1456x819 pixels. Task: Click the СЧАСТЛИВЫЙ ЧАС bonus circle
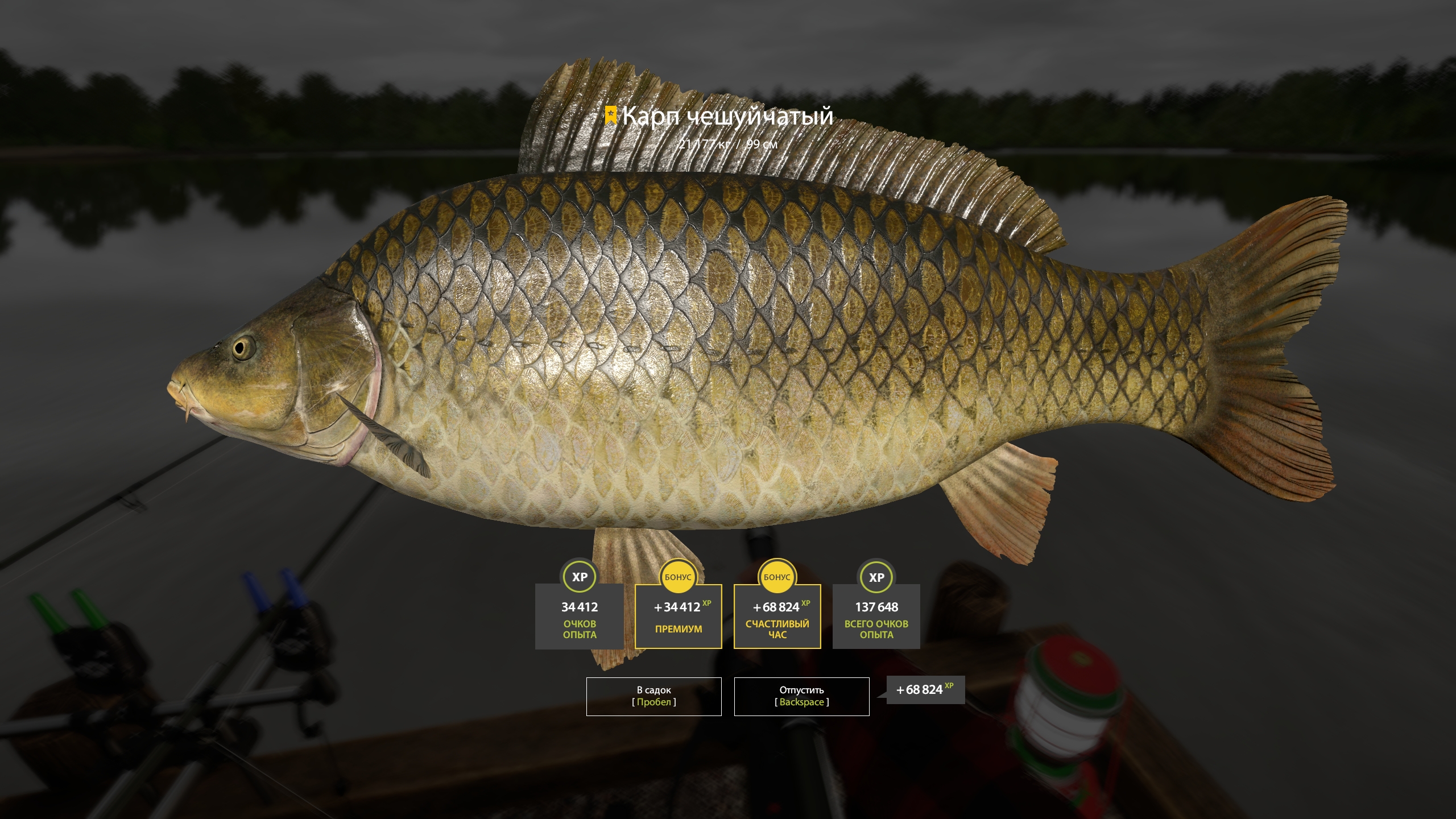tap(777, 578)
